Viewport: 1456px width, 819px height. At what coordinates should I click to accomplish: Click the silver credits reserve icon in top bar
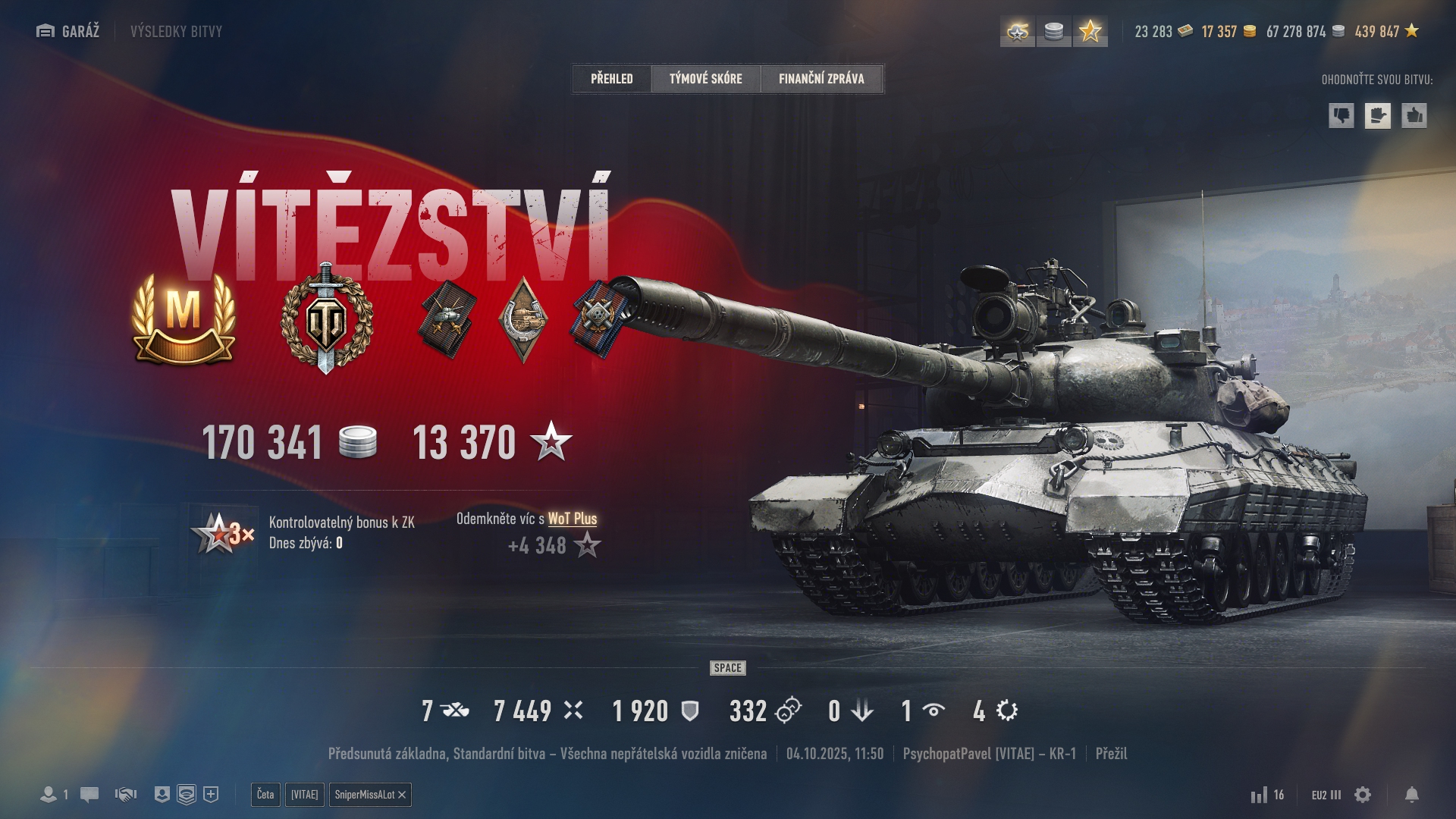tap(1053, 31)
